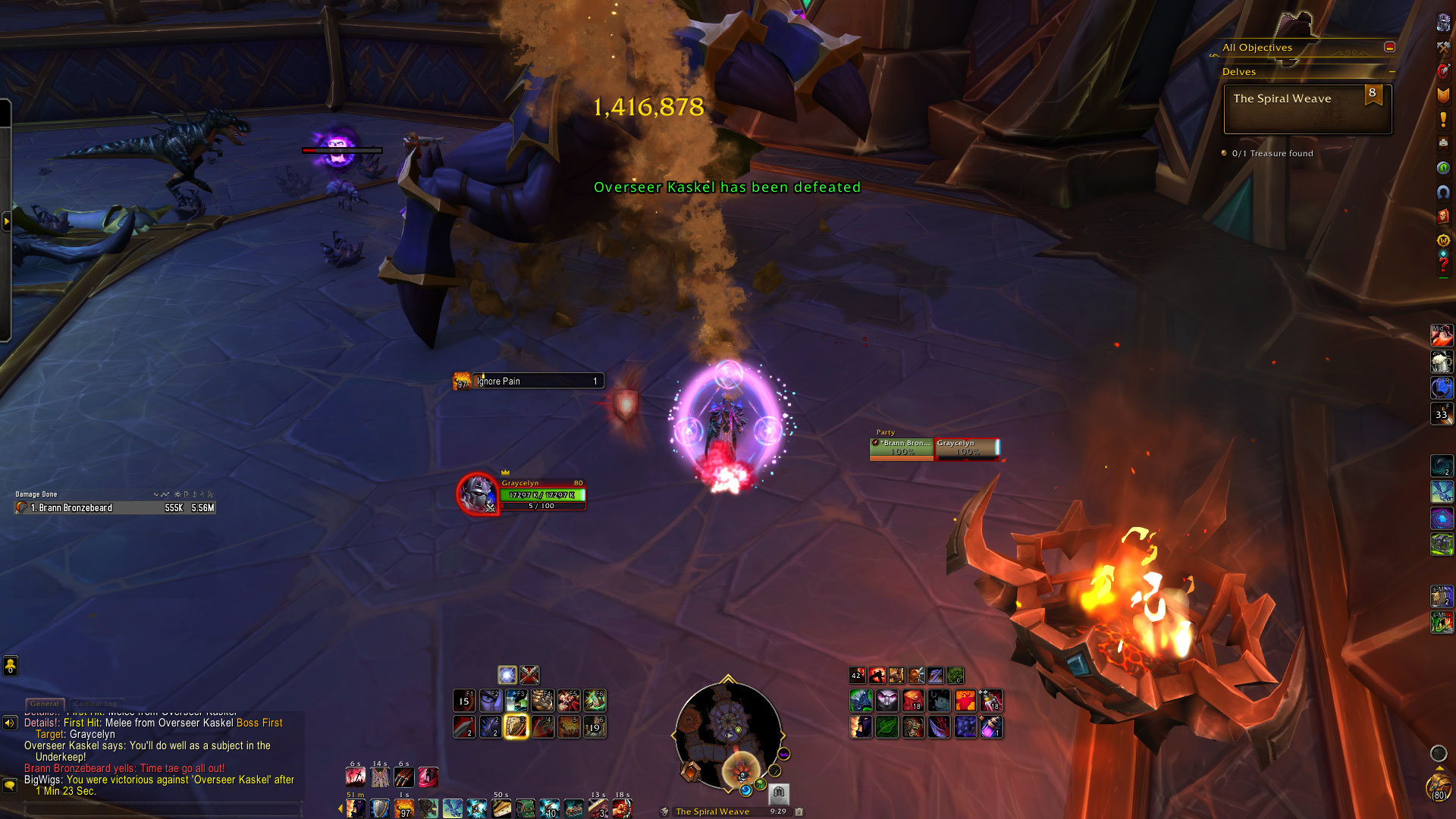Toggle the chat voice speaker button
Viewport: 1456px width, 819px height.
tap(10, 723)
